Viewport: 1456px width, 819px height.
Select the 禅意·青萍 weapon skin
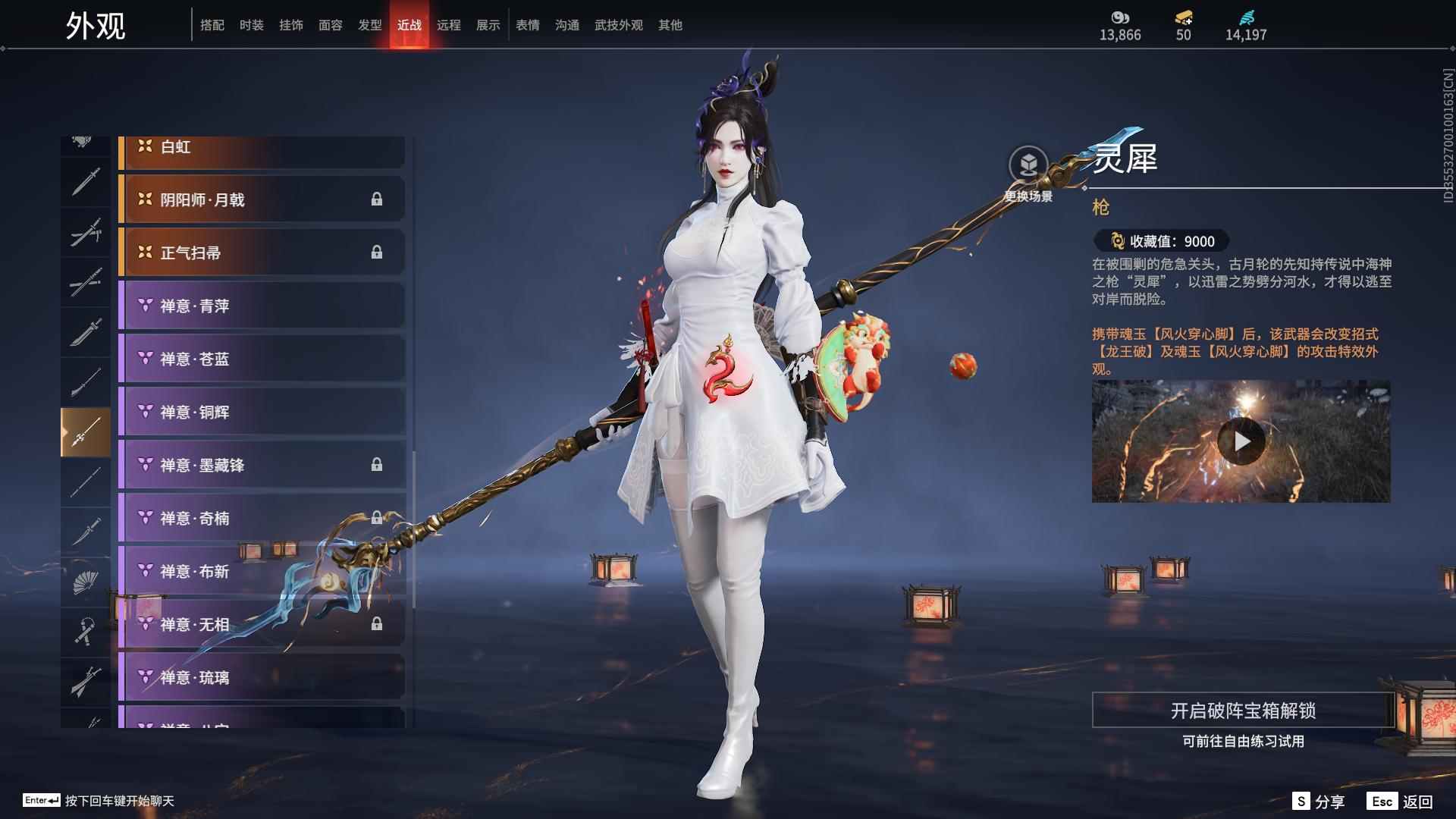click(x=262, y=306)
